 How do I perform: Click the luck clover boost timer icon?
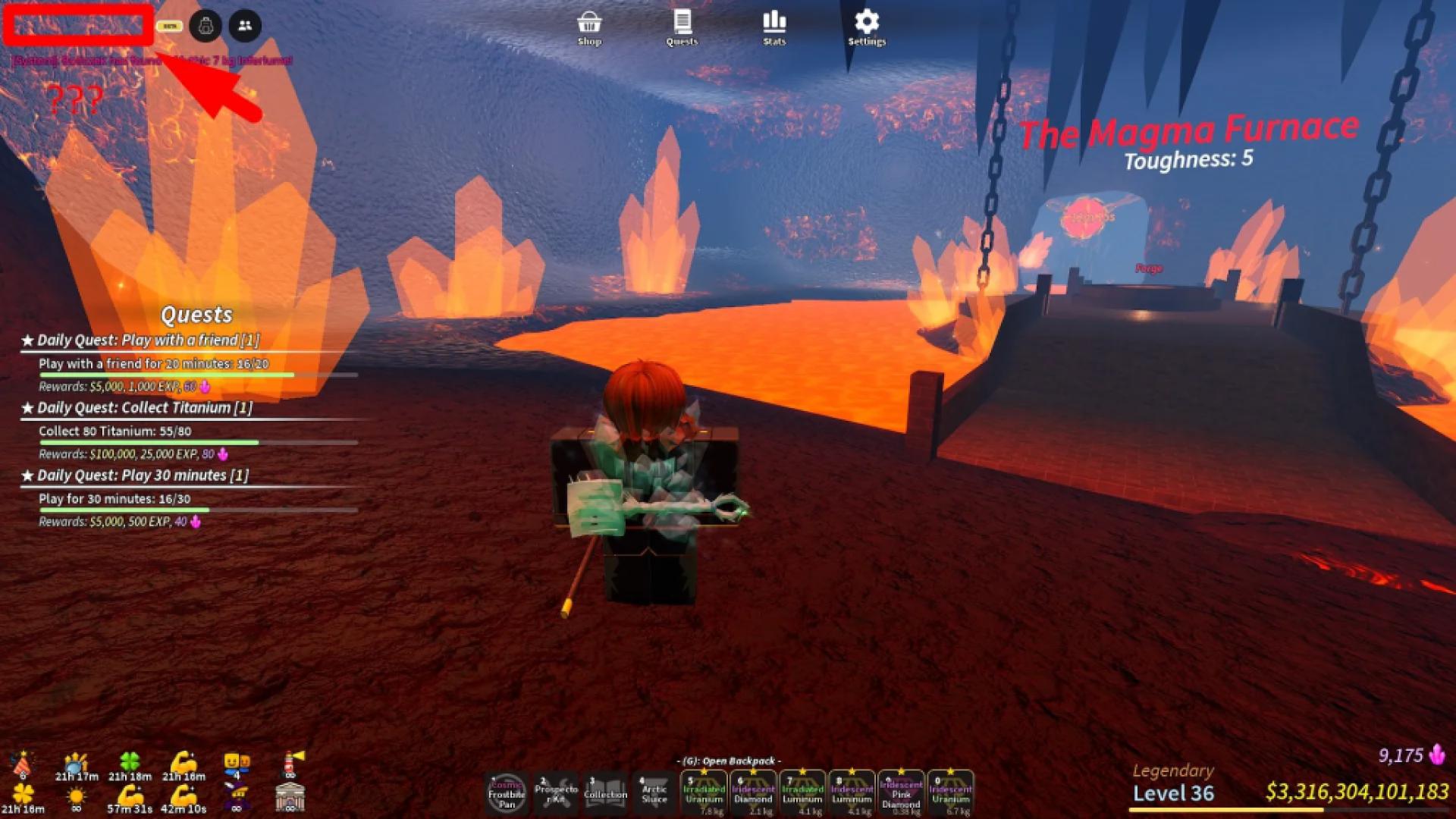click(x=129, y=761)
